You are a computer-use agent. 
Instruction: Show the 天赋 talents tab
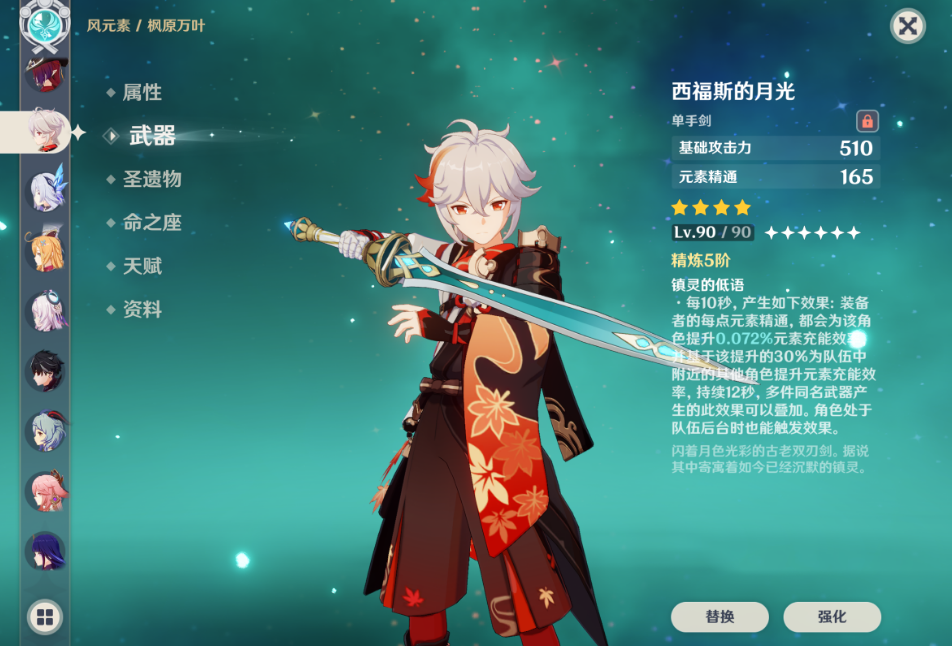click(x=141, y=266)
